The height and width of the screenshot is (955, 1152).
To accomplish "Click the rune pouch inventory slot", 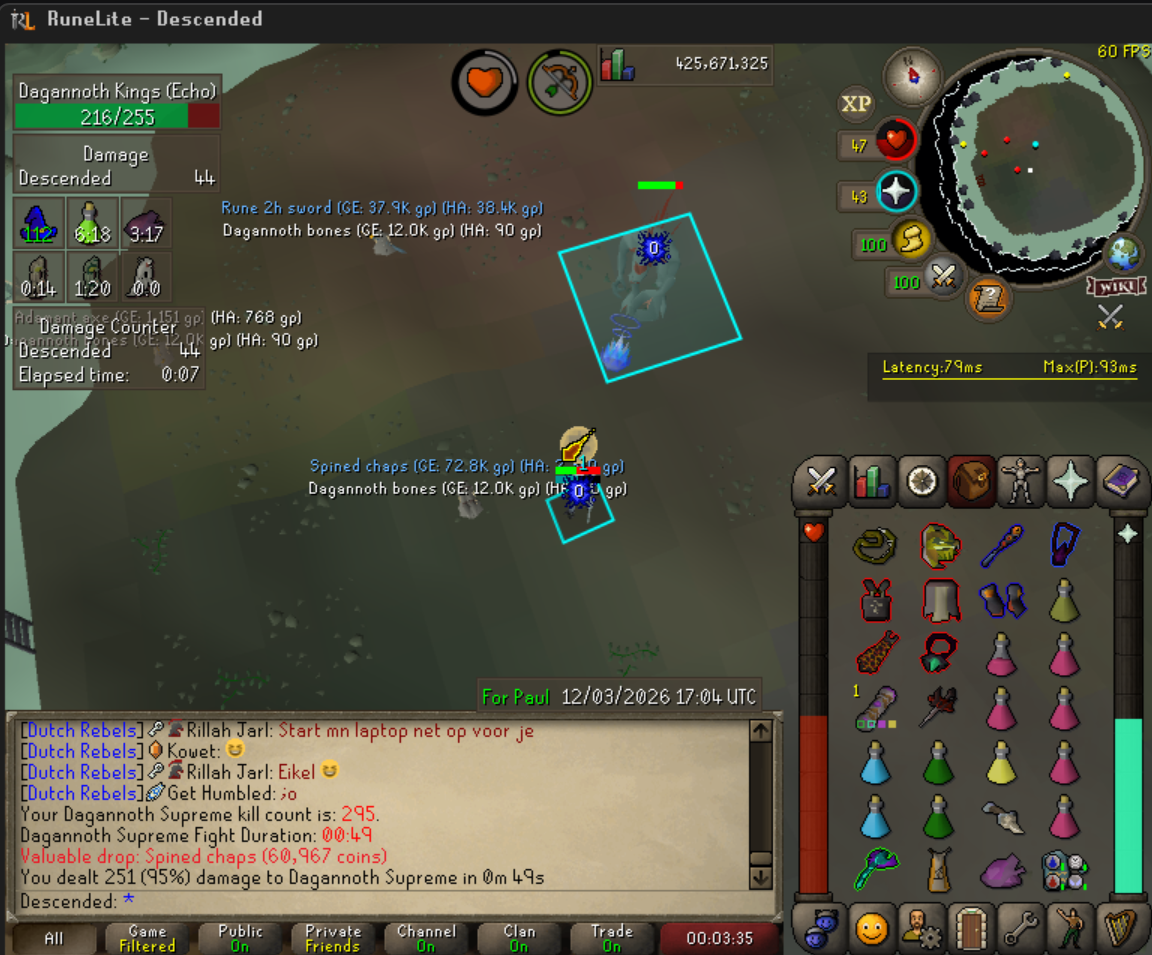I will pos(1063,869).
